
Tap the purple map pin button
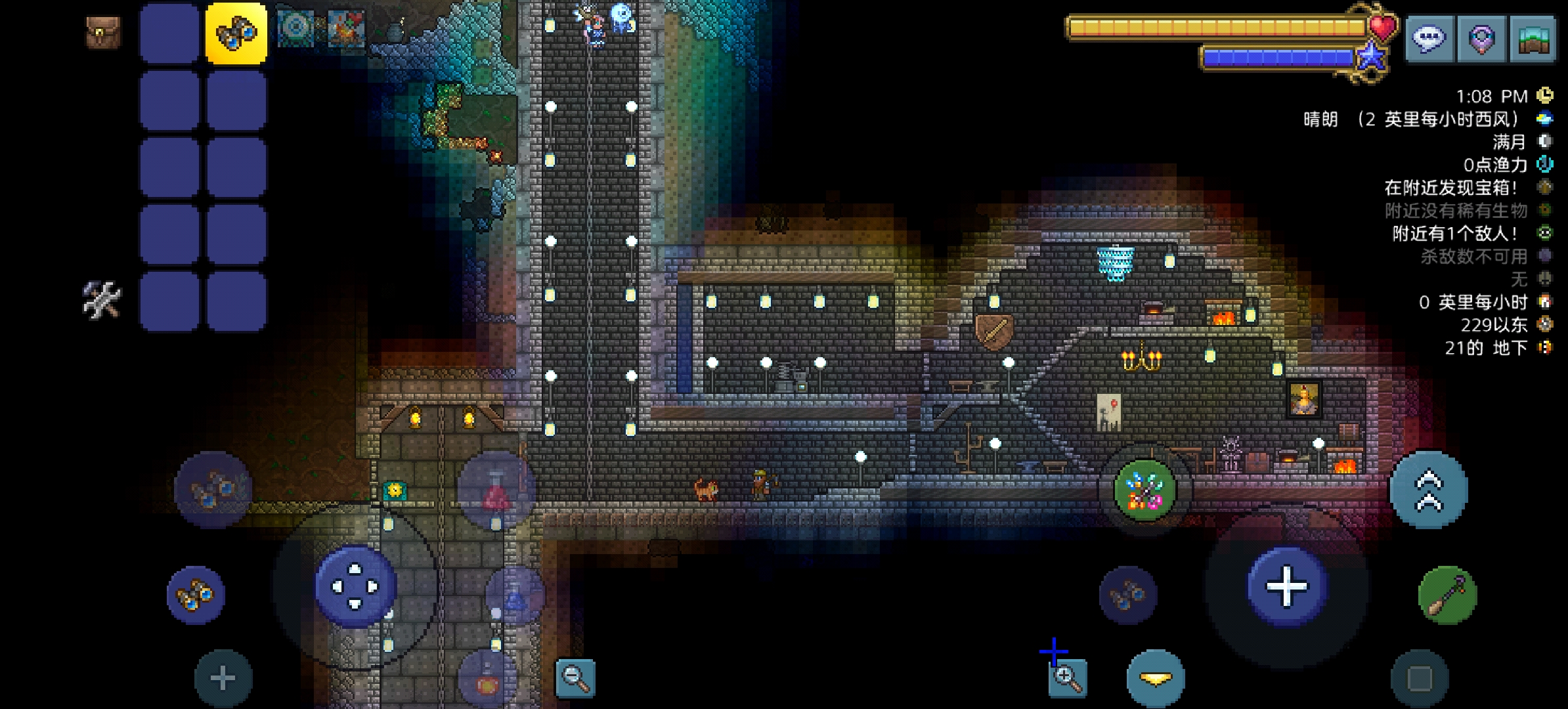pyautogui.click(x=1481, y=39)
